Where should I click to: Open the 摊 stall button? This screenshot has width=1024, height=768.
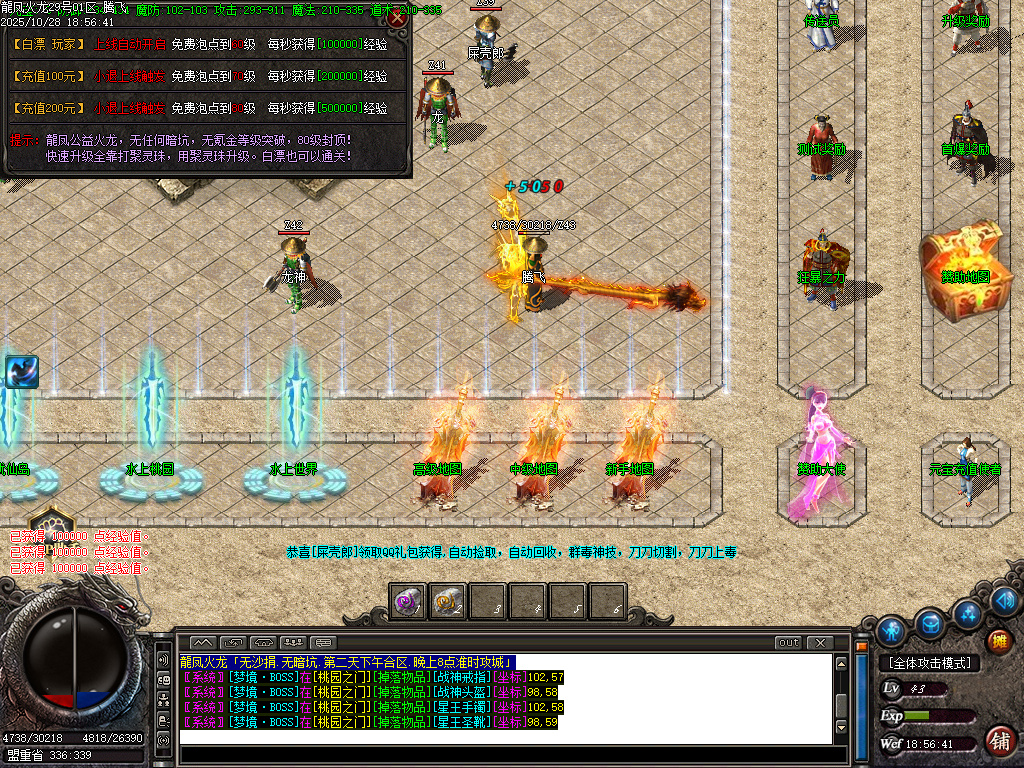(998, 641)
